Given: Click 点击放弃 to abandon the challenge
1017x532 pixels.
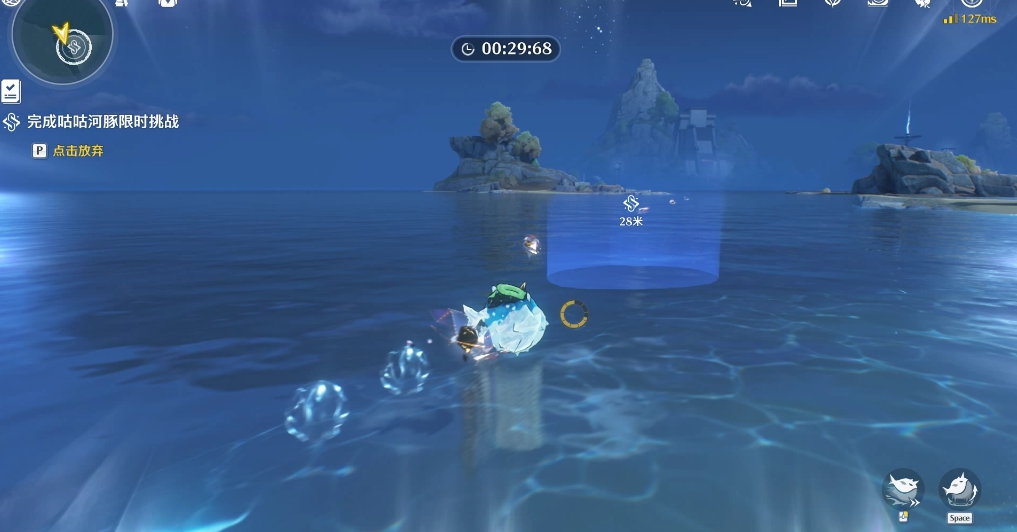Looking at the screenshot, I should (x=78, y=151).
